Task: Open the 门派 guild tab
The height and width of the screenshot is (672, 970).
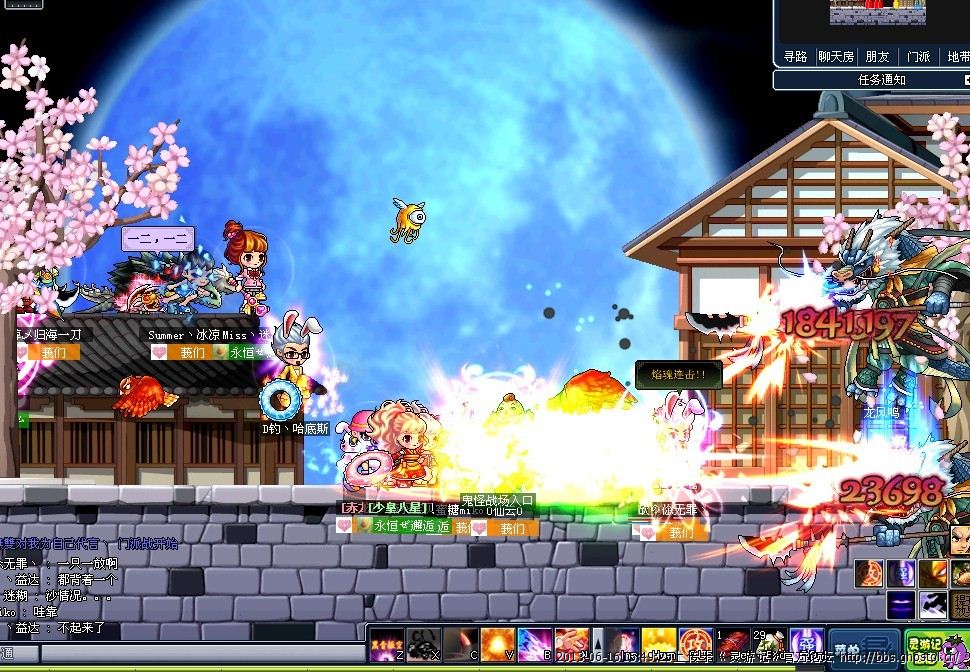Action: coord(918,57)
